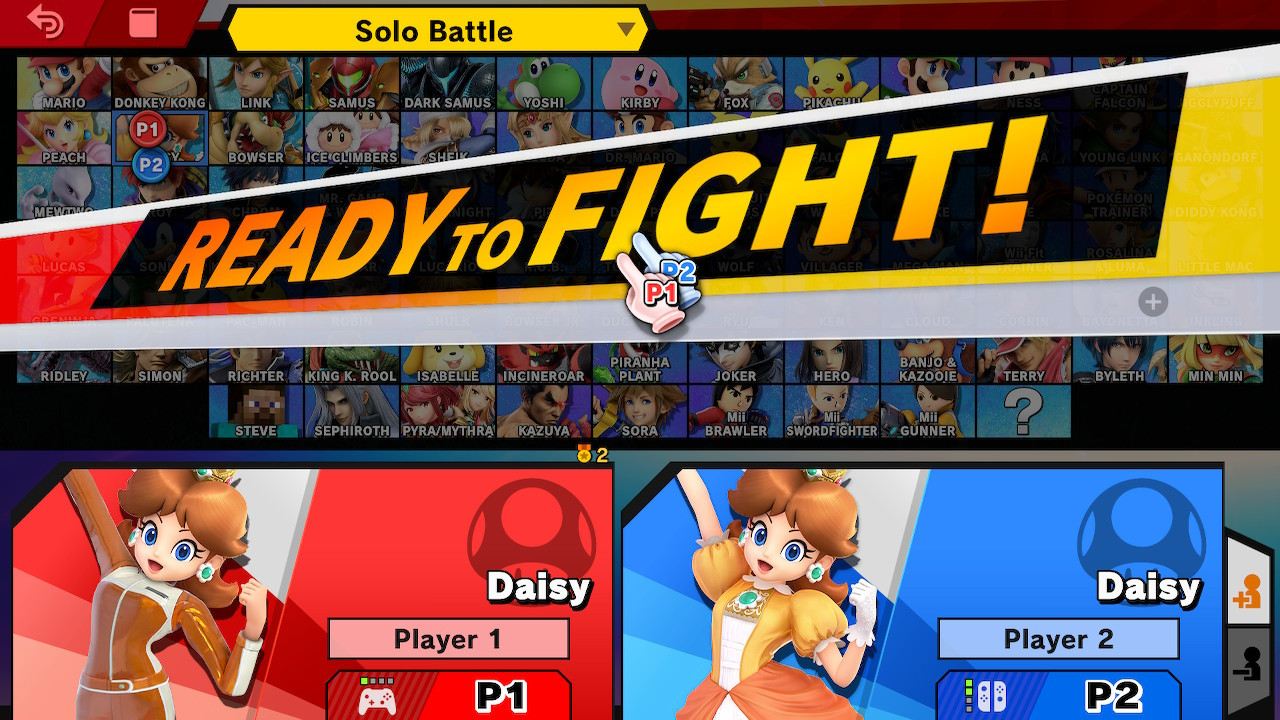Click the dropdown arrow beside Solo Battle
Image resolution: width=1280 pixels, height=720 pixels.
627,30
